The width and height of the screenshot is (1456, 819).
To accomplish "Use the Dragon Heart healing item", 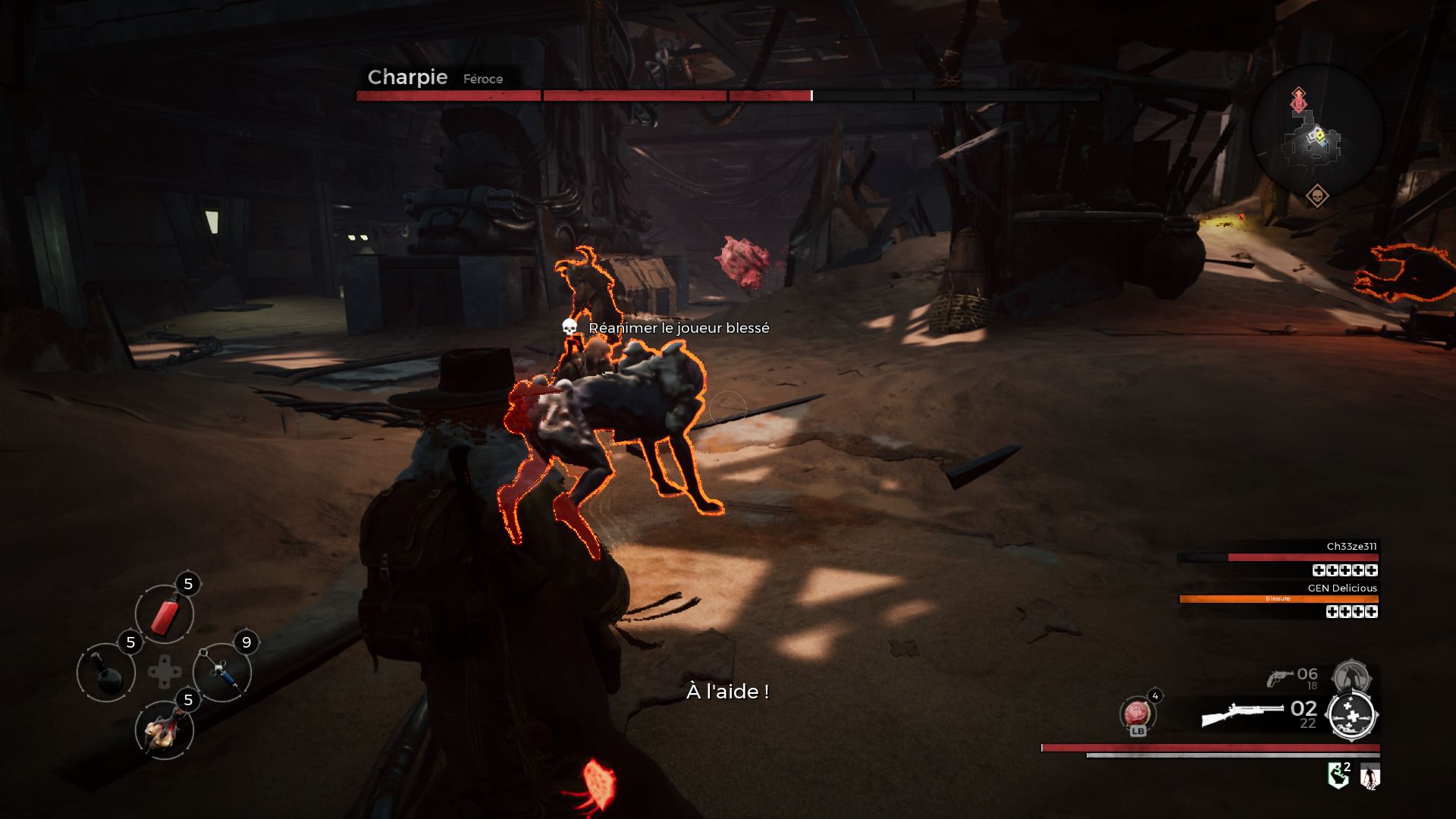I will click(x=1137, y=714).
